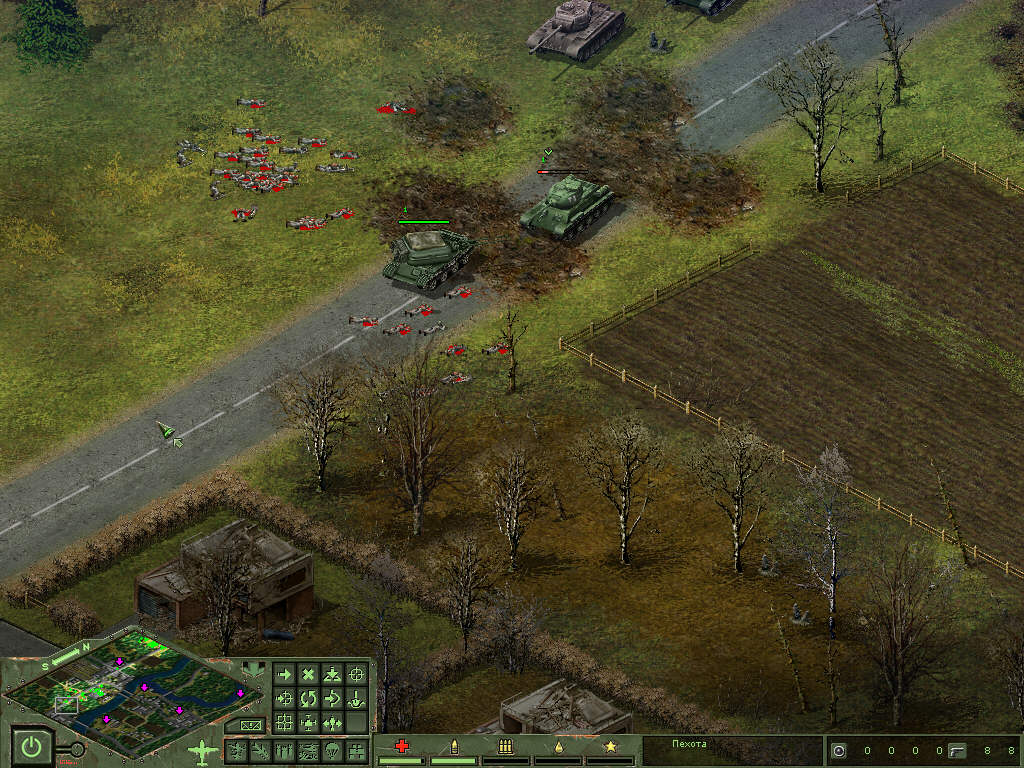Select the supply crates air drop icon
This screenshot has width=1024, height=768.
click(357, 750)
